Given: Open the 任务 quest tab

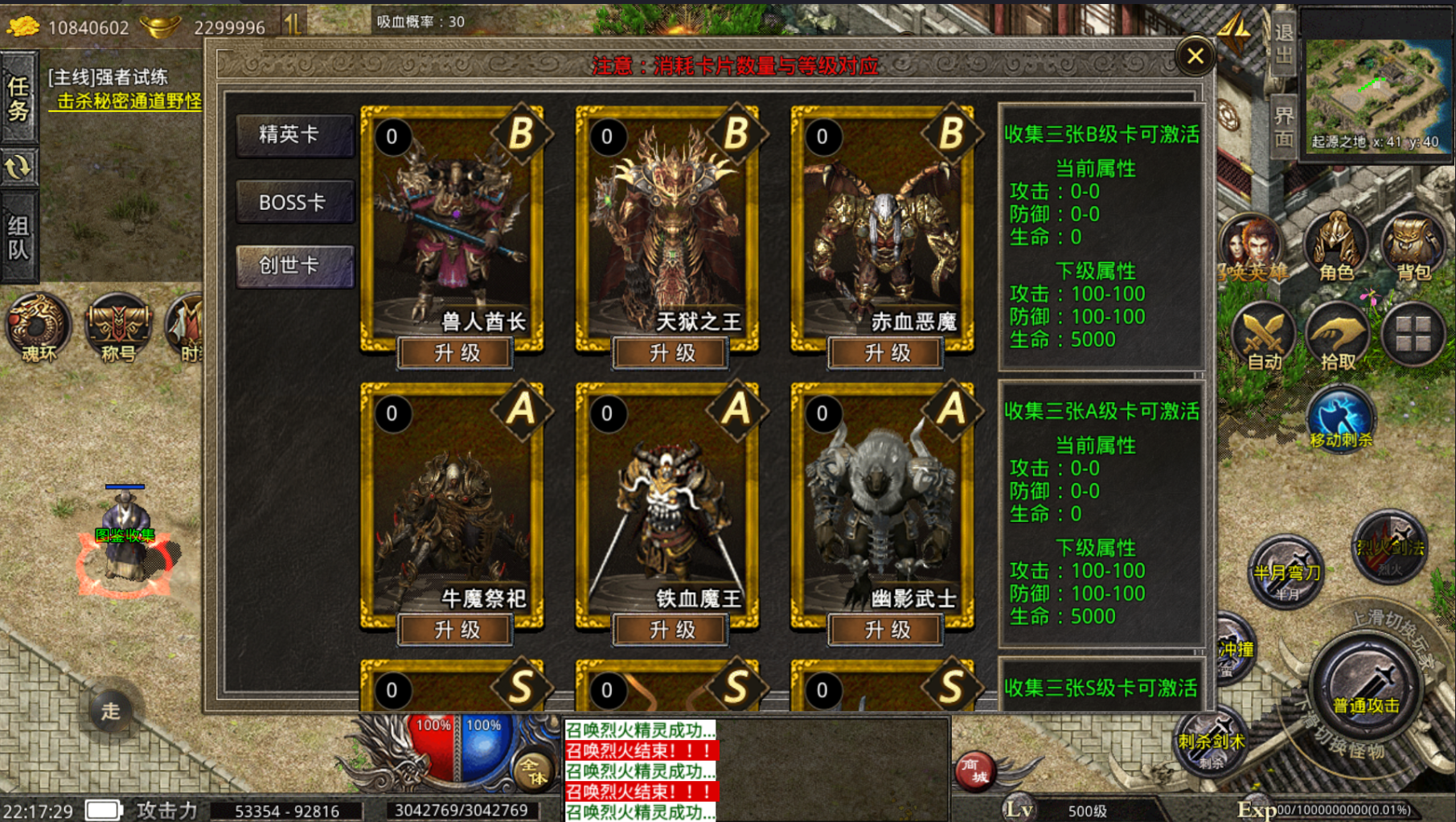Looking at the screenshot, I should point(18,97).
